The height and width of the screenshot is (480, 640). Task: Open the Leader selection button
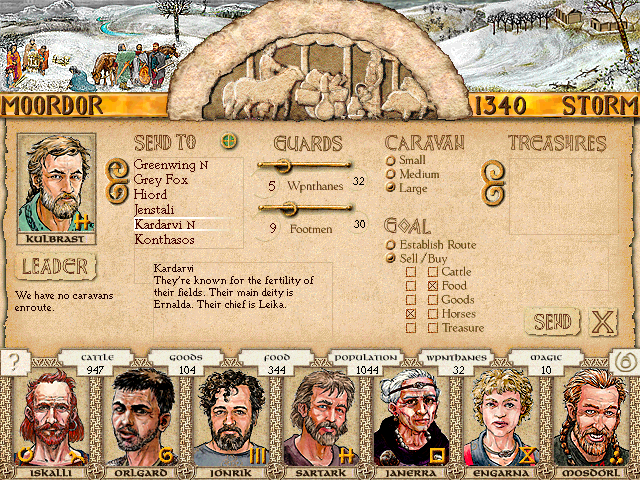(x=56, y=267)
